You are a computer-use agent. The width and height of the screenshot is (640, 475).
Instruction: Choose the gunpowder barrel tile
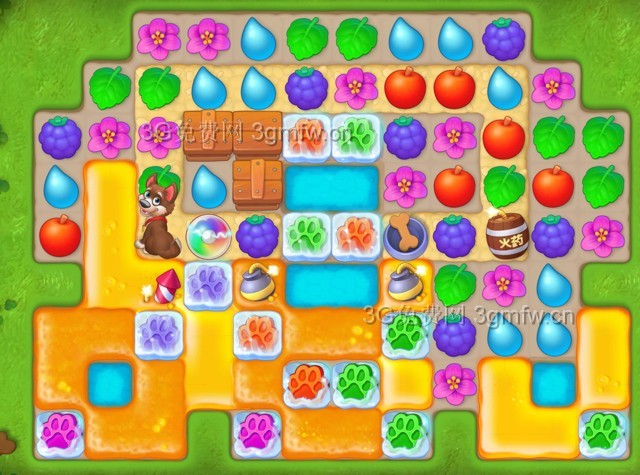[505, 236]
